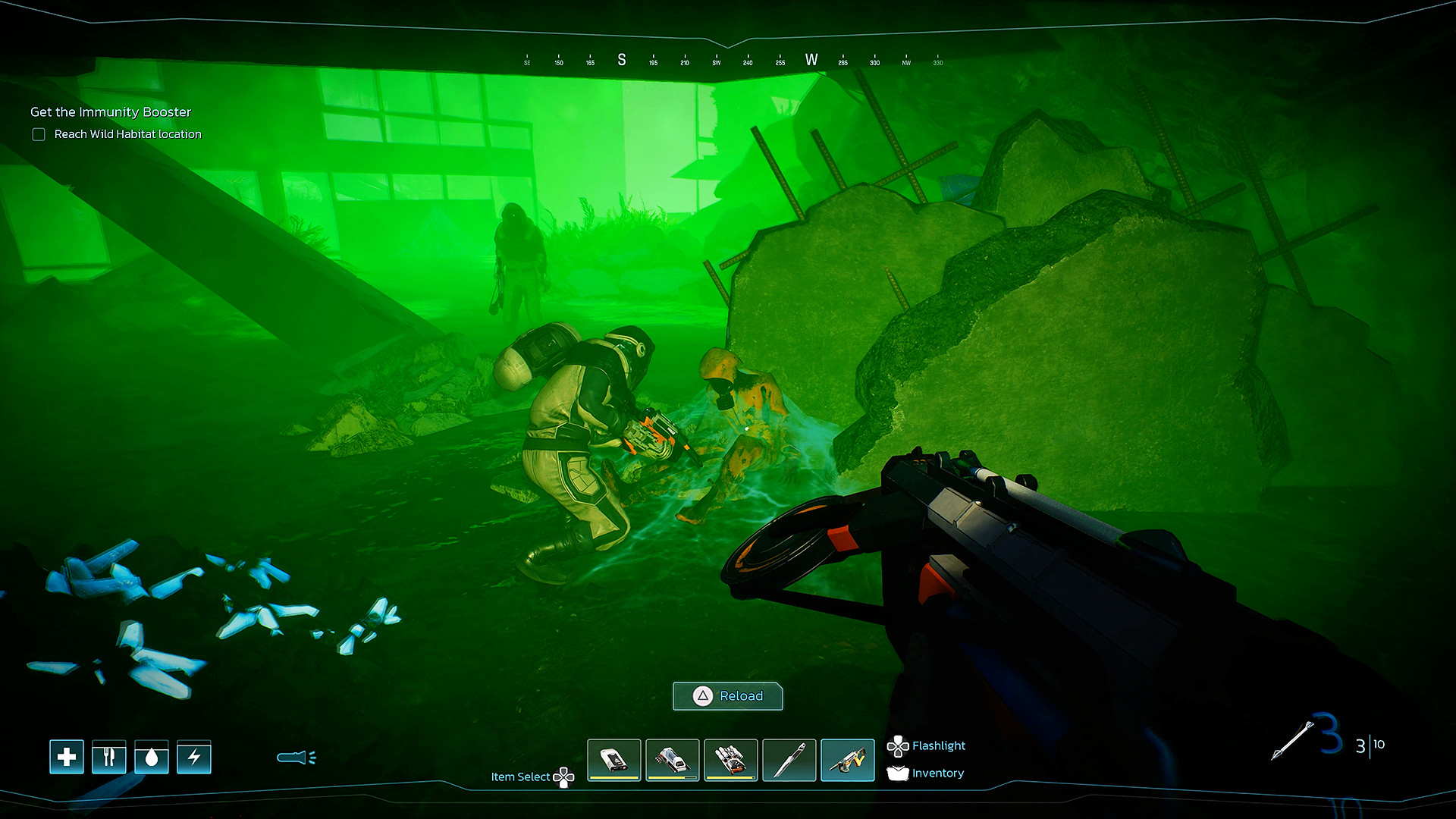
Task: Pick the white canister tool hotbar slot
Action: tap(673, 759)
